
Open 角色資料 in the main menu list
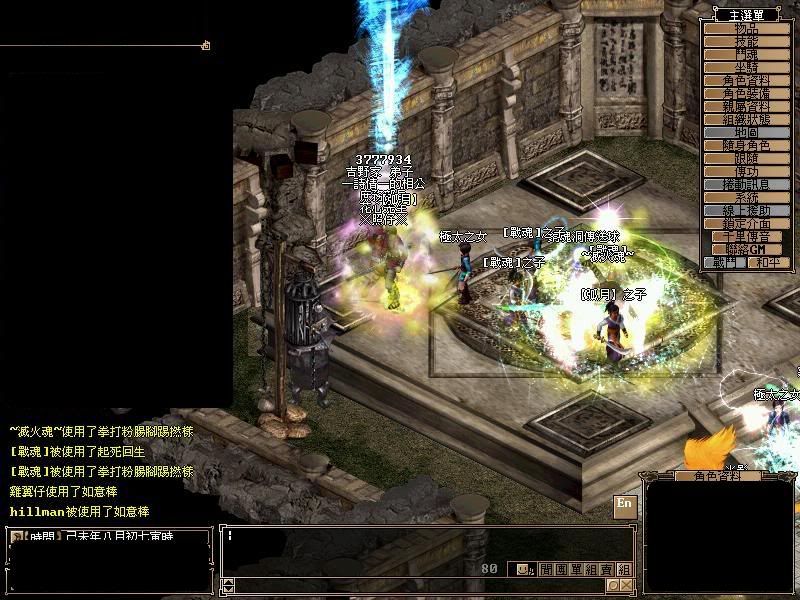(x=745, y=80)
